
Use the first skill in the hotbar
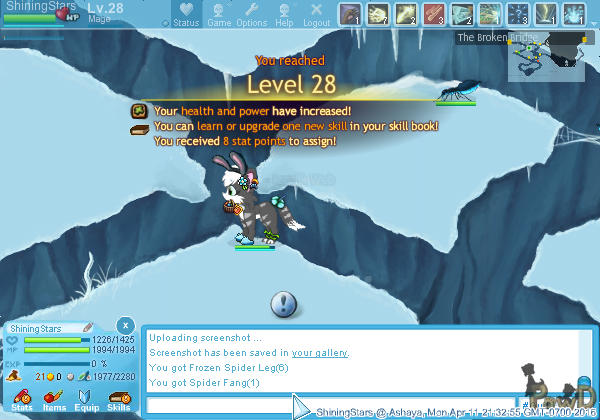pyautogui.click(x=350, y=14)
